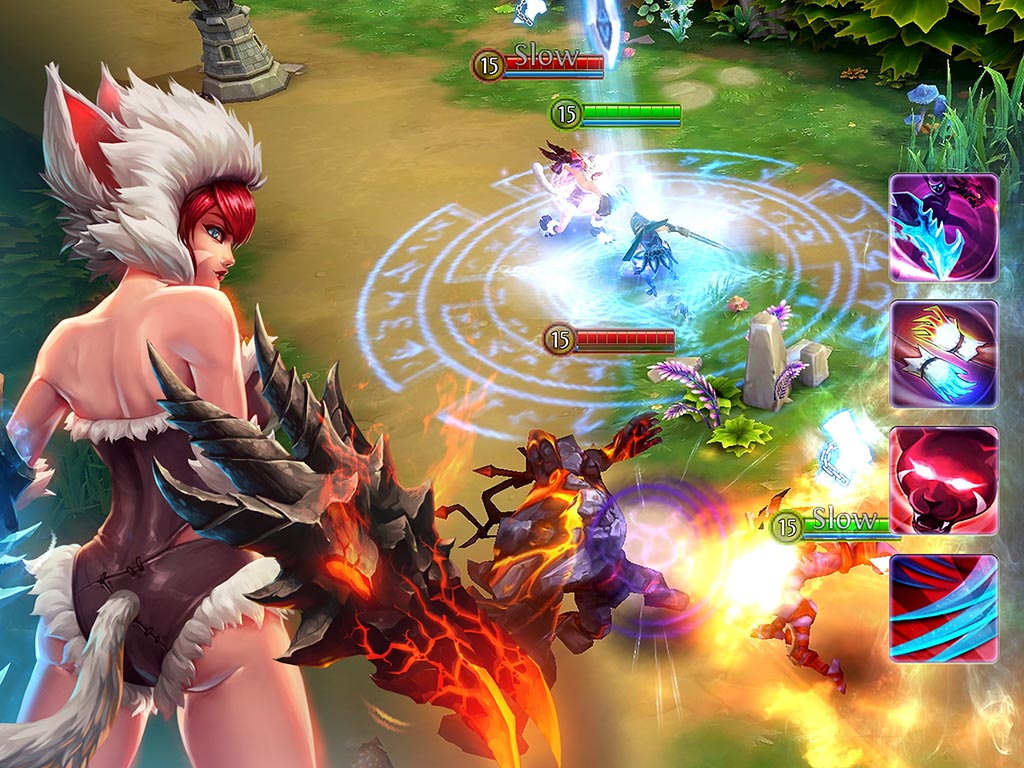Viewport: 1024px width, 768px height.
Task: Cast the blue claw slash ability
Action: (x=944, y=607)
